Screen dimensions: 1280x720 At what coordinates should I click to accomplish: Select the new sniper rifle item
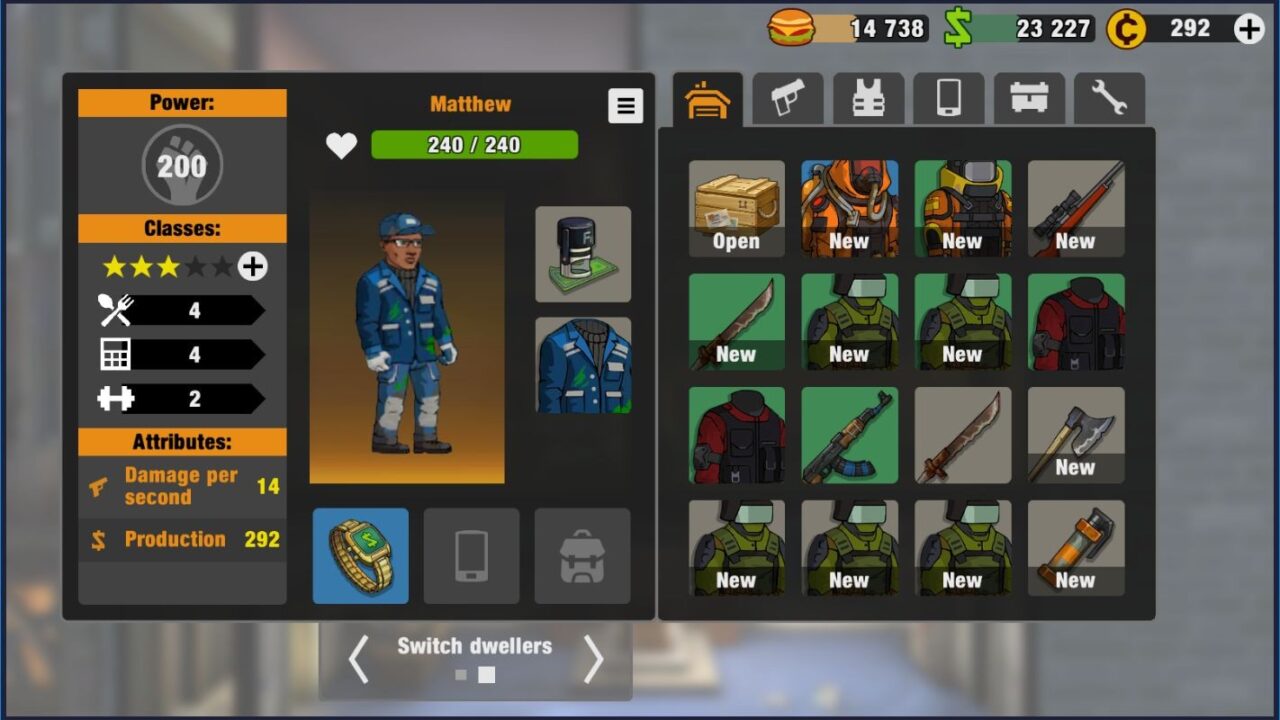[1076, 209]
